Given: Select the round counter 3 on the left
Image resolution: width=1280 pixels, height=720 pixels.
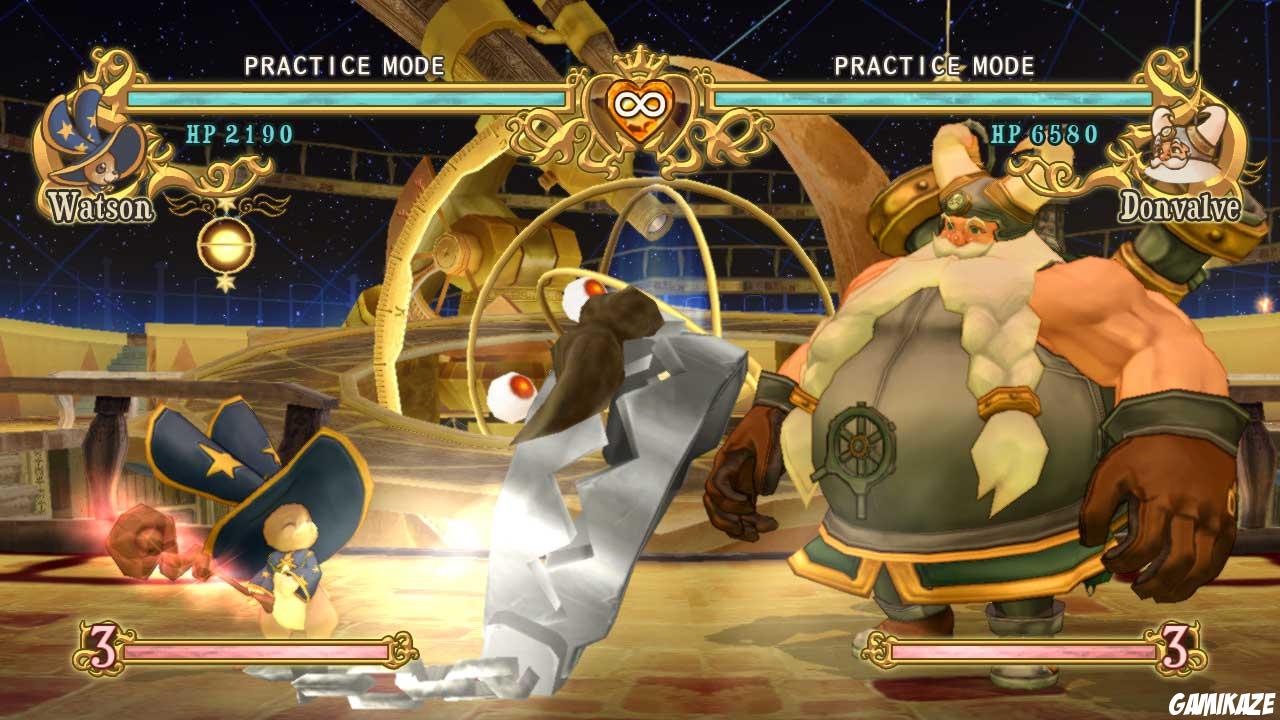Looking at the screenshot, I should 103,648.
